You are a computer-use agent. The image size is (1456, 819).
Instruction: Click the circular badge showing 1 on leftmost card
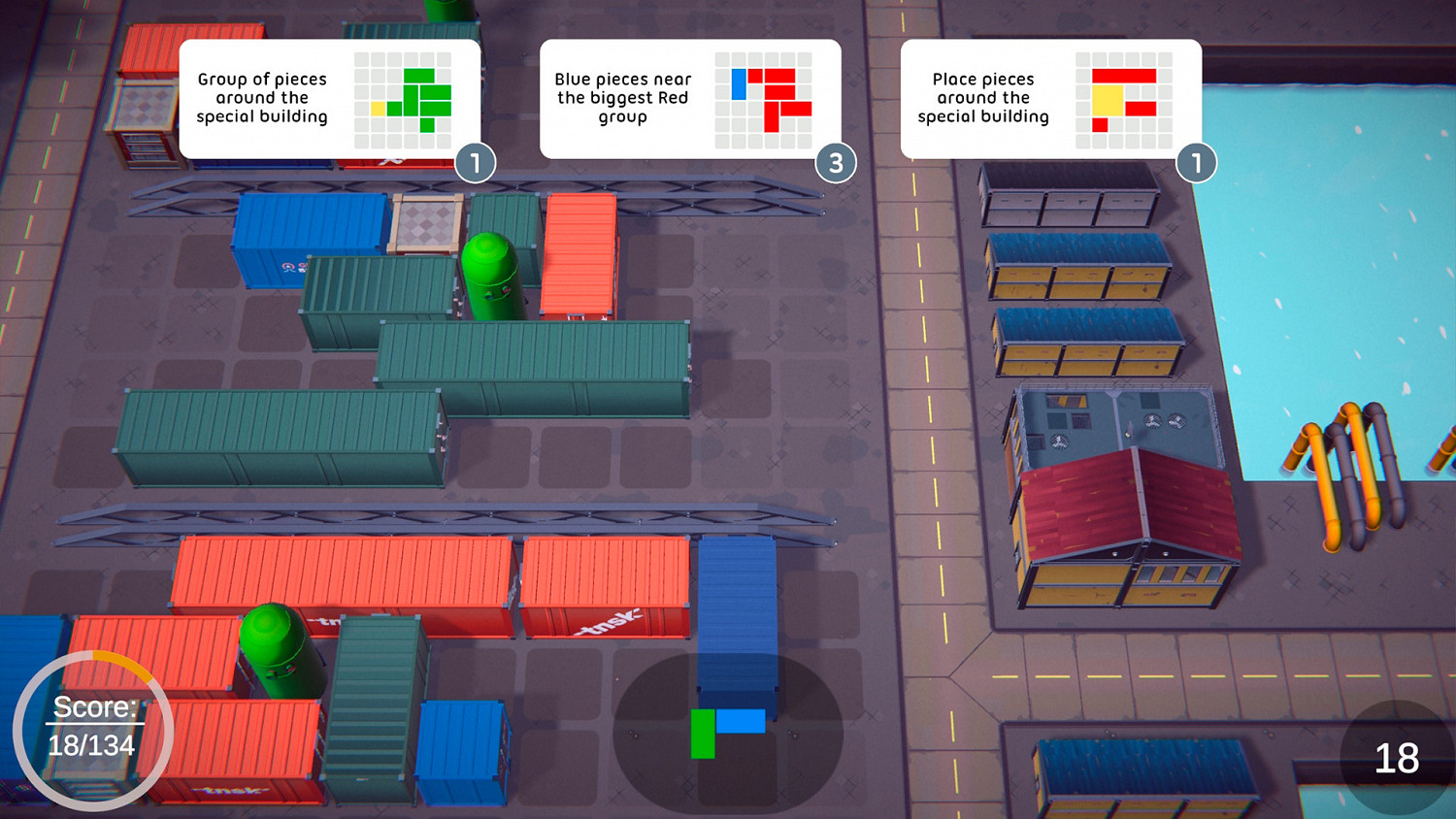[477, 164]
